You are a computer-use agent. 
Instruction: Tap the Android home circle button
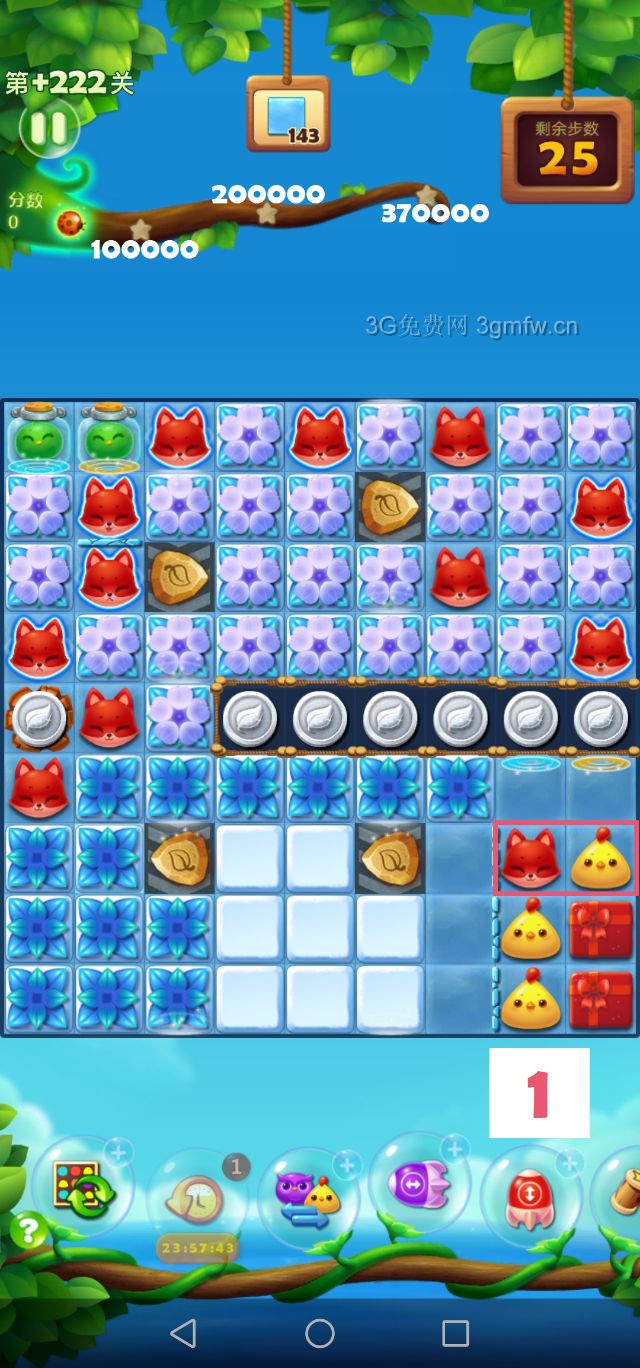coord(320,1332)
